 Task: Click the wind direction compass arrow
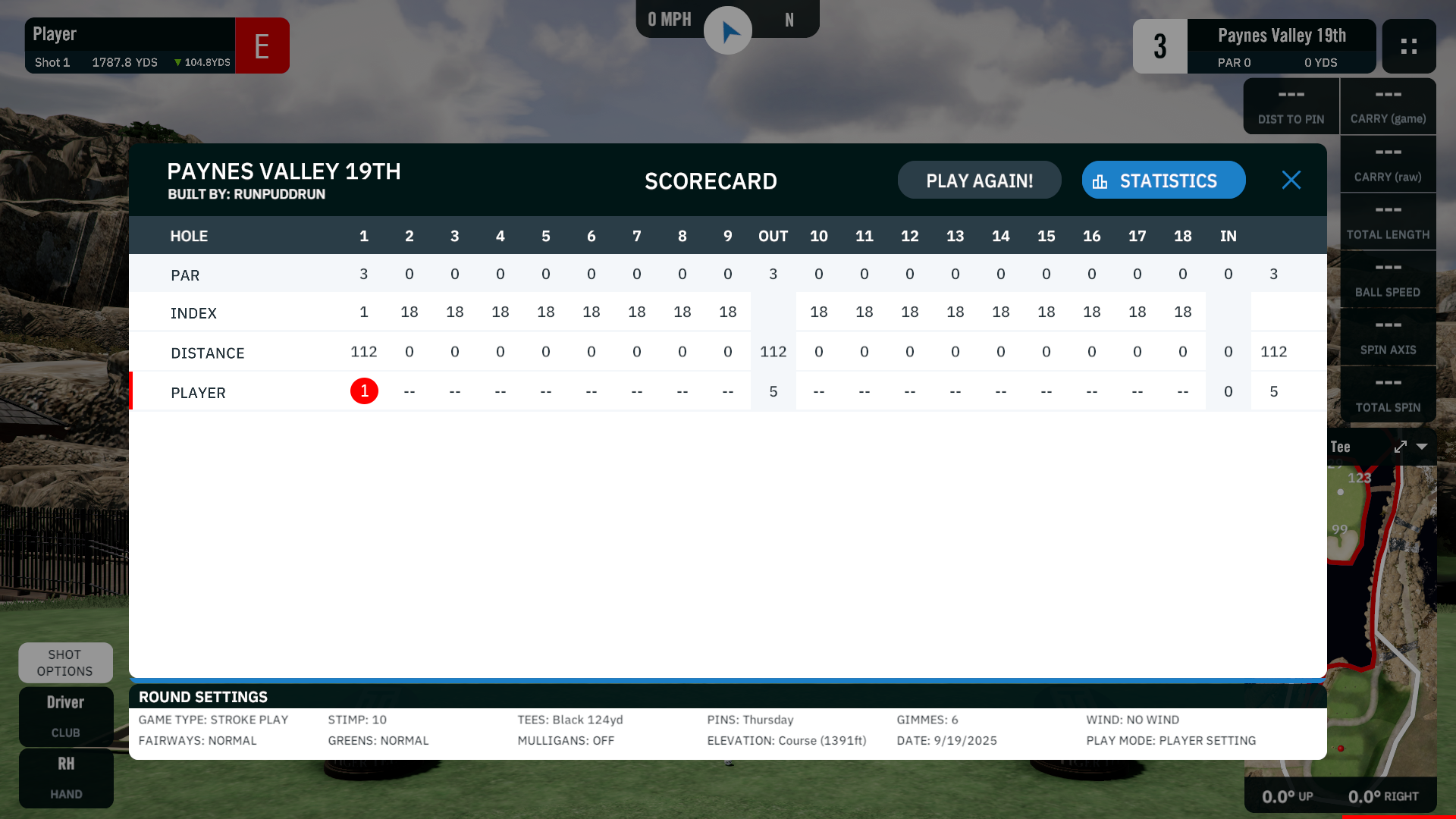(x=728, y=31)
